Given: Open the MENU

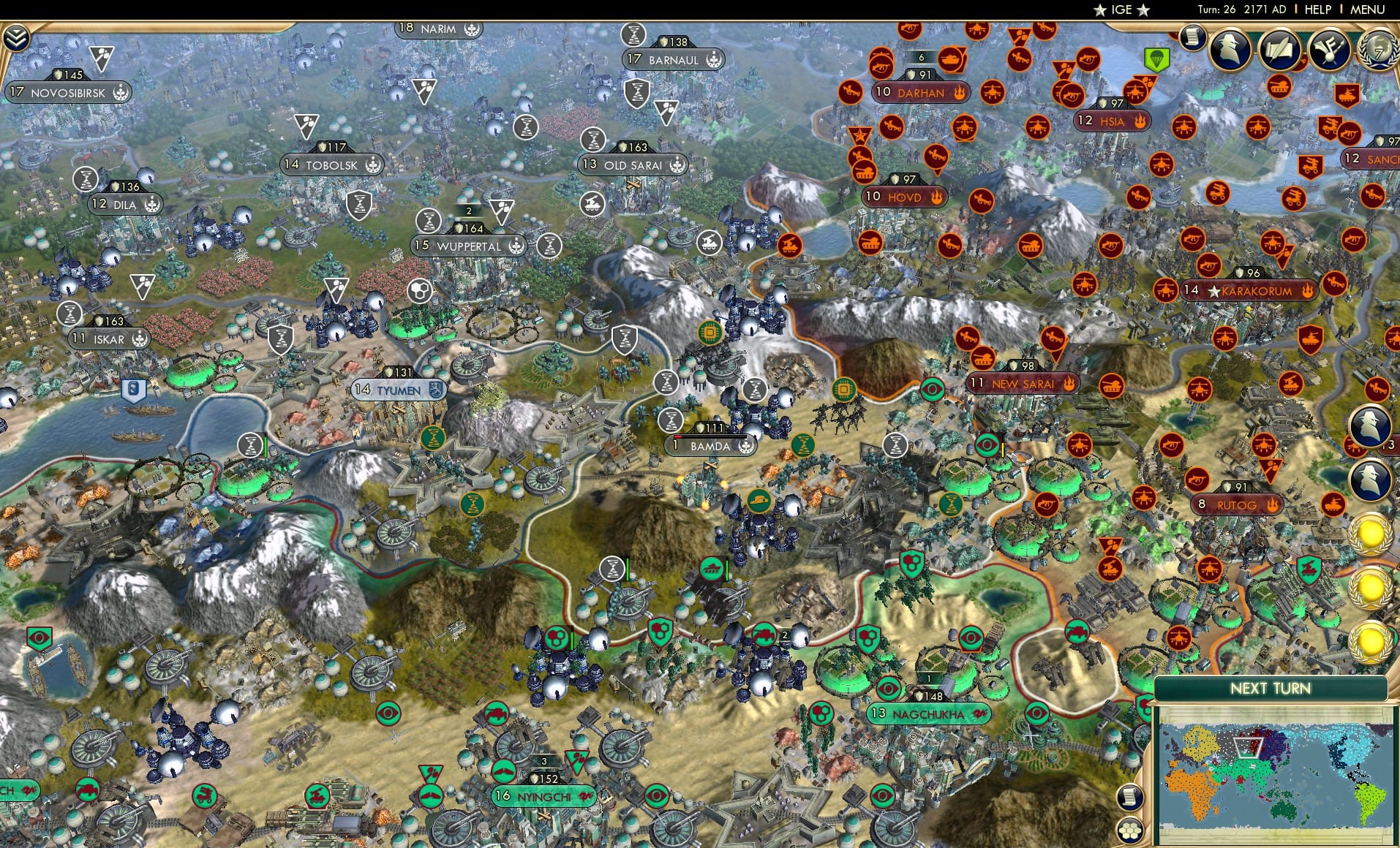Looking at the screenshot, I should point(1367,10).
